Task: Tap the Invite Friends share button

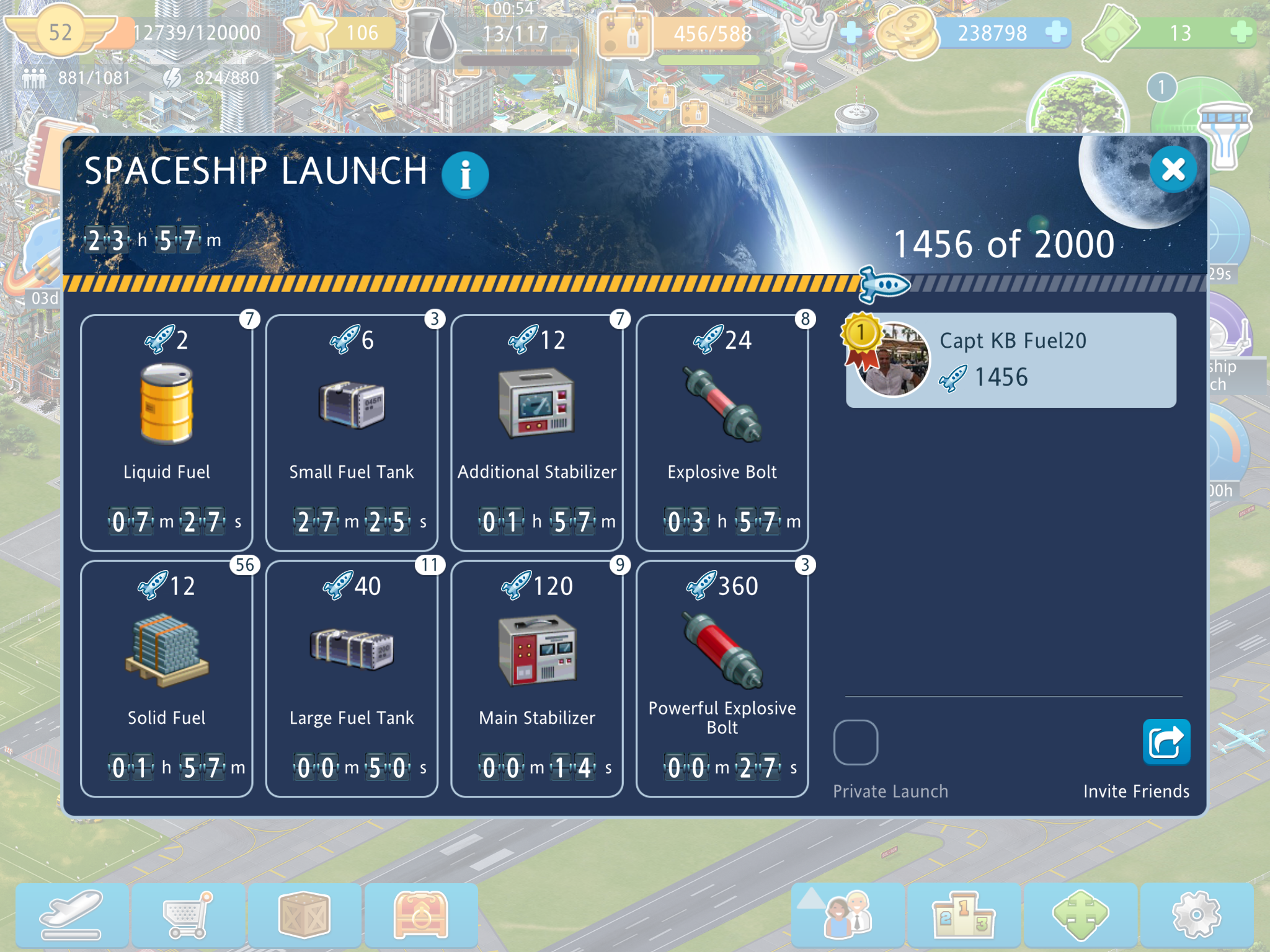Action: click(x=1166, y=742)
